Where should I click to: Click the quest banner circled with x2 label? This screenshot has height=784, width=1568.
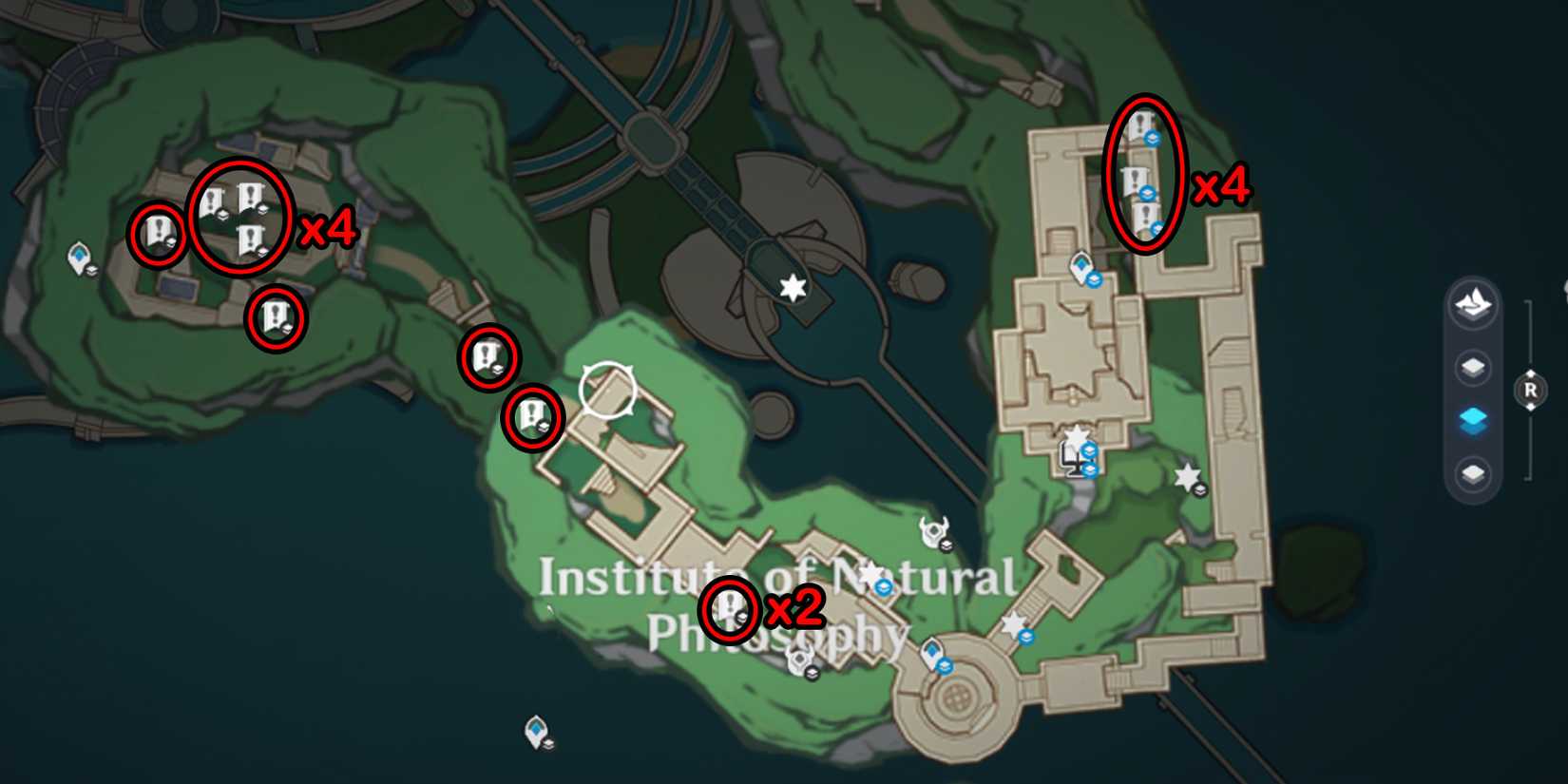point(728,608)
